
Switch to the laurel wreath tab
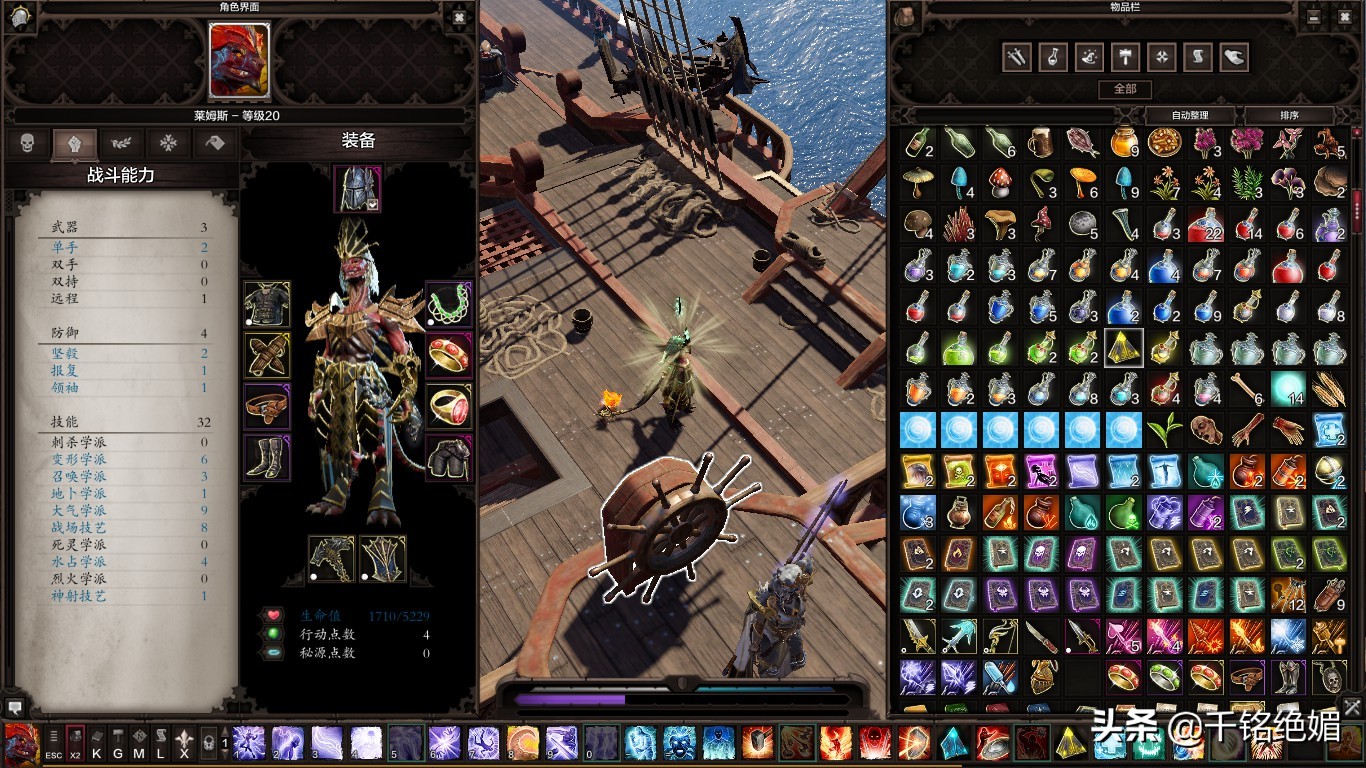pos(121,143)
